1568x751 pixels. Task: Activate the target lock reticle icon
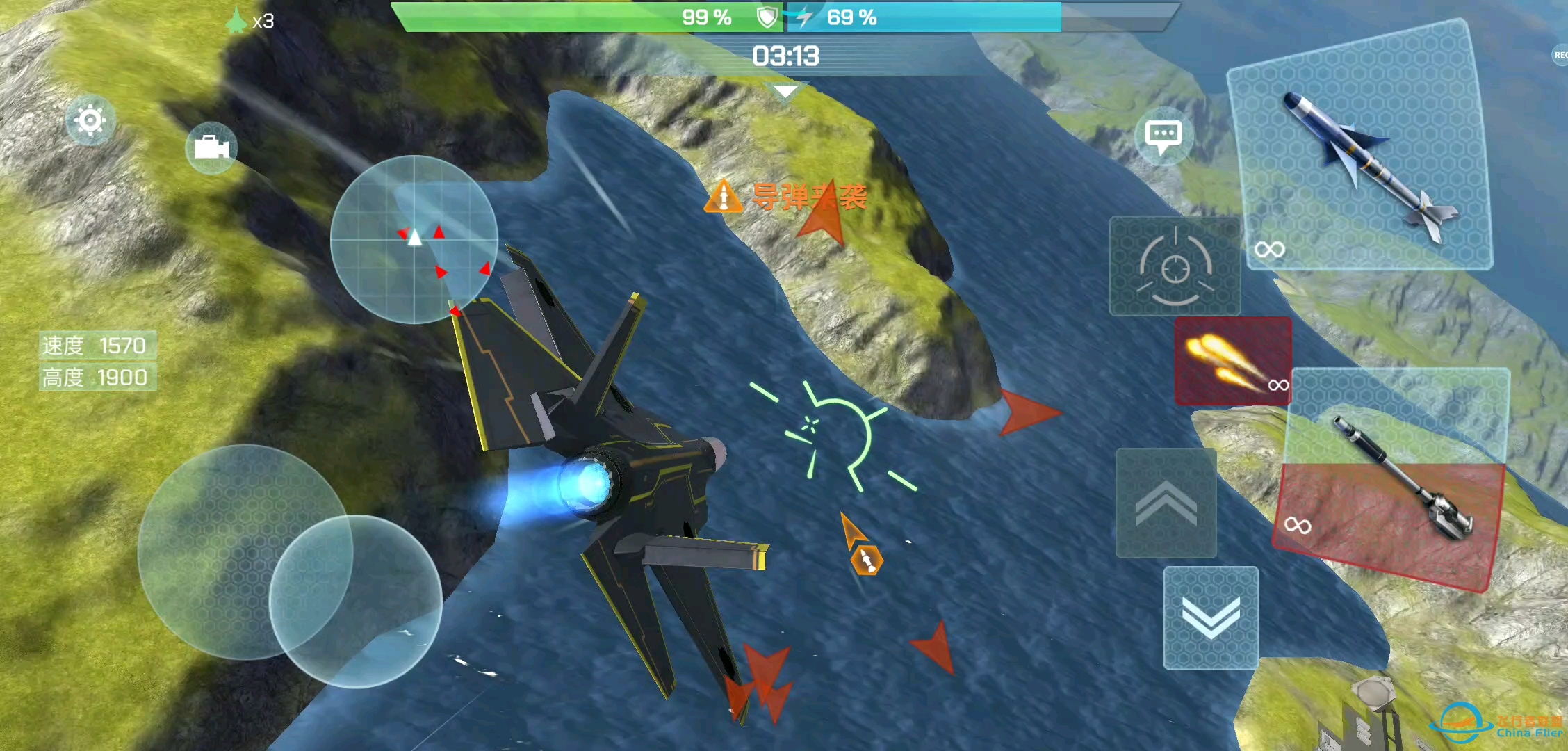click(x=1175, y=268)
